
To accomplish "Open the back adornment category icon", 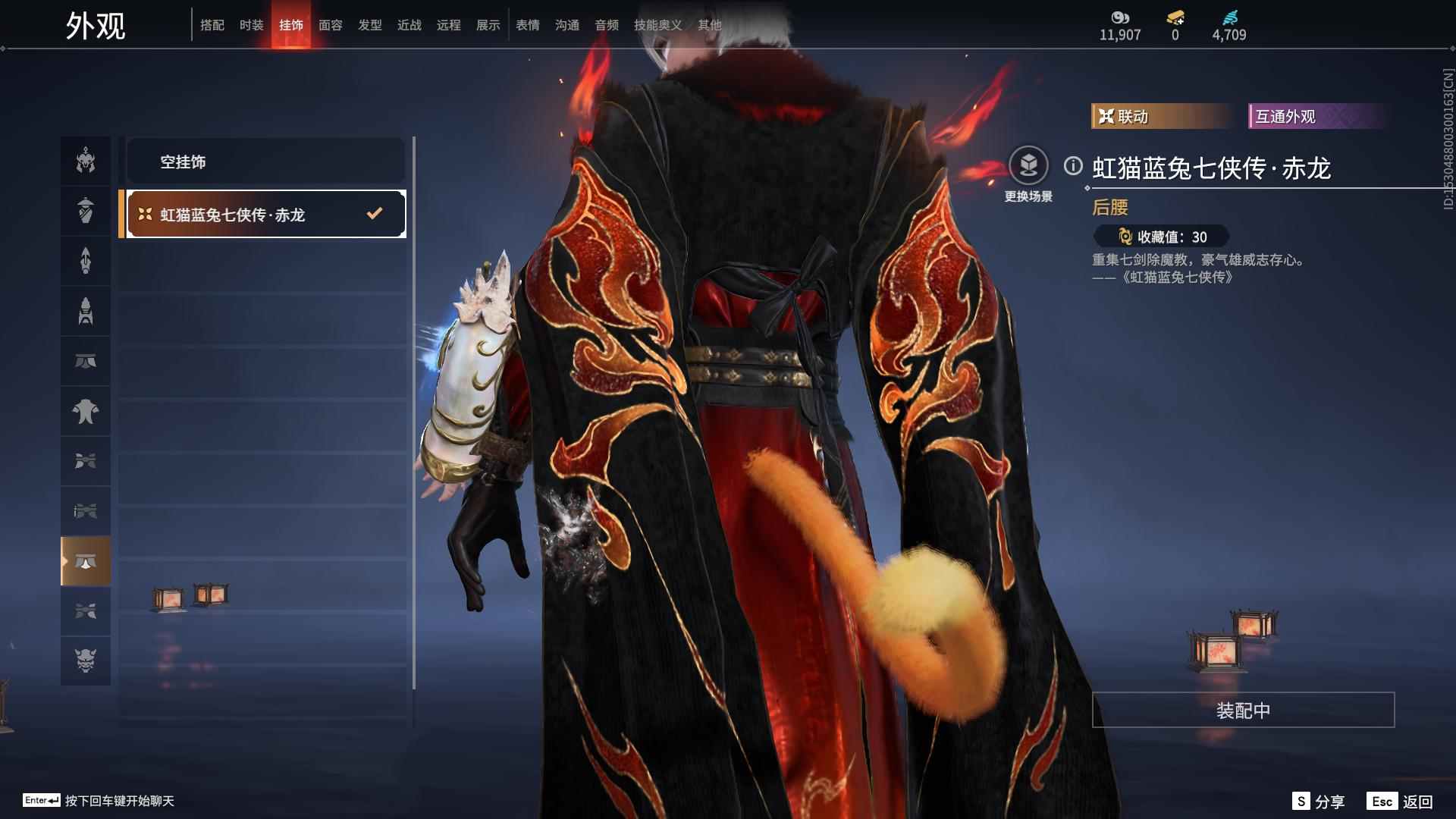I will click(x=86, y=411).
